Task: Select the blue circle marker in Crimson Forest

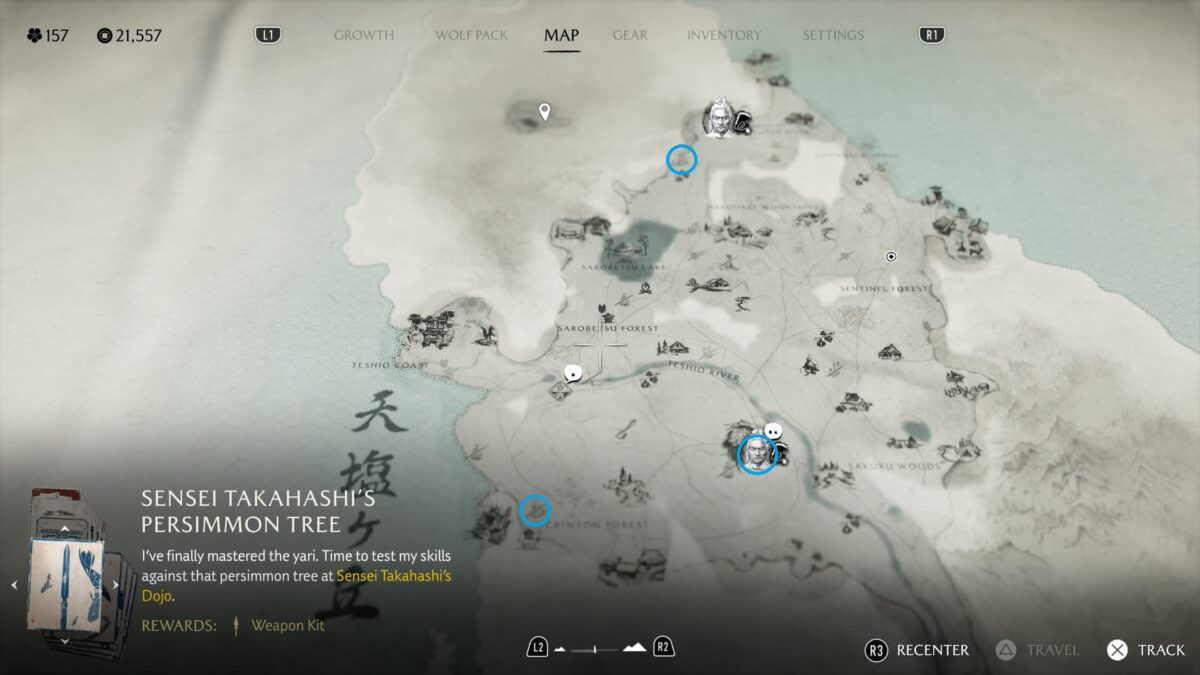Action: point(535,510)
